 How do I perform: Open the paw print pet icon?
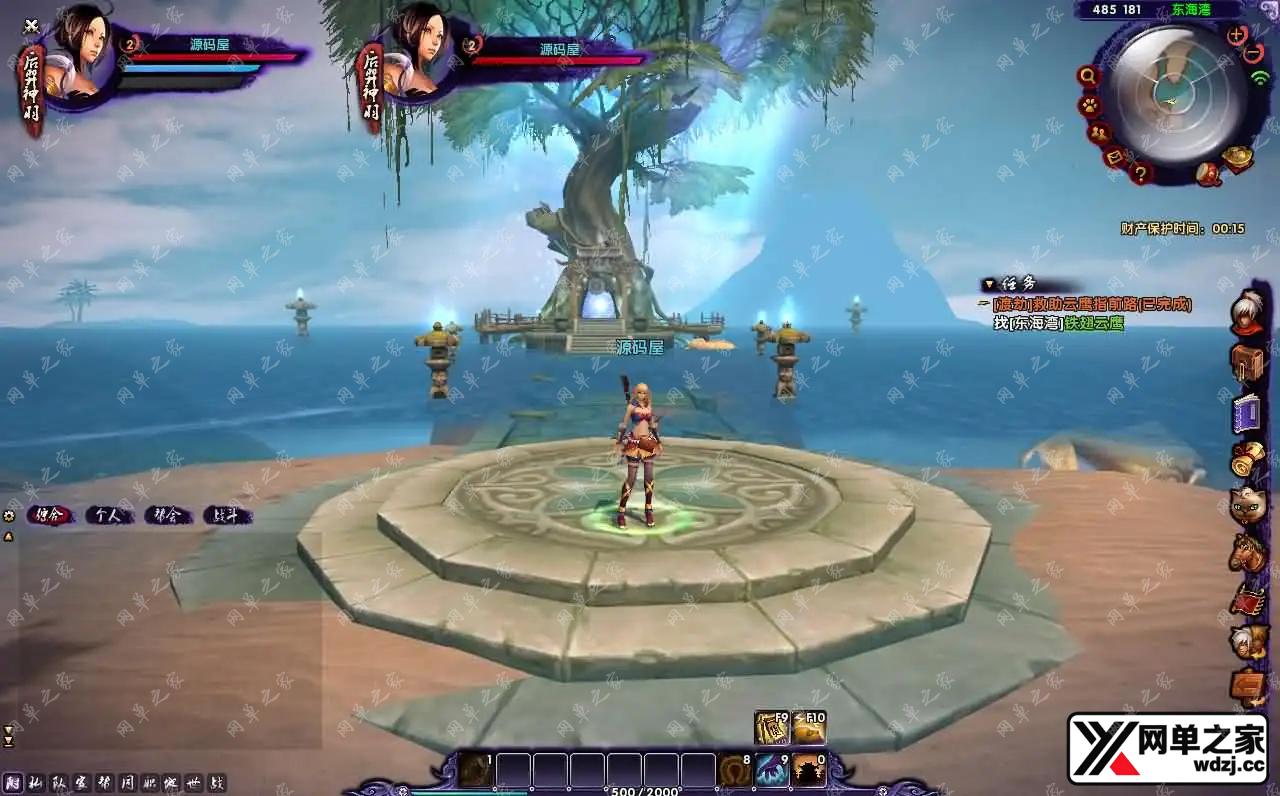[x=1089, y=105]
